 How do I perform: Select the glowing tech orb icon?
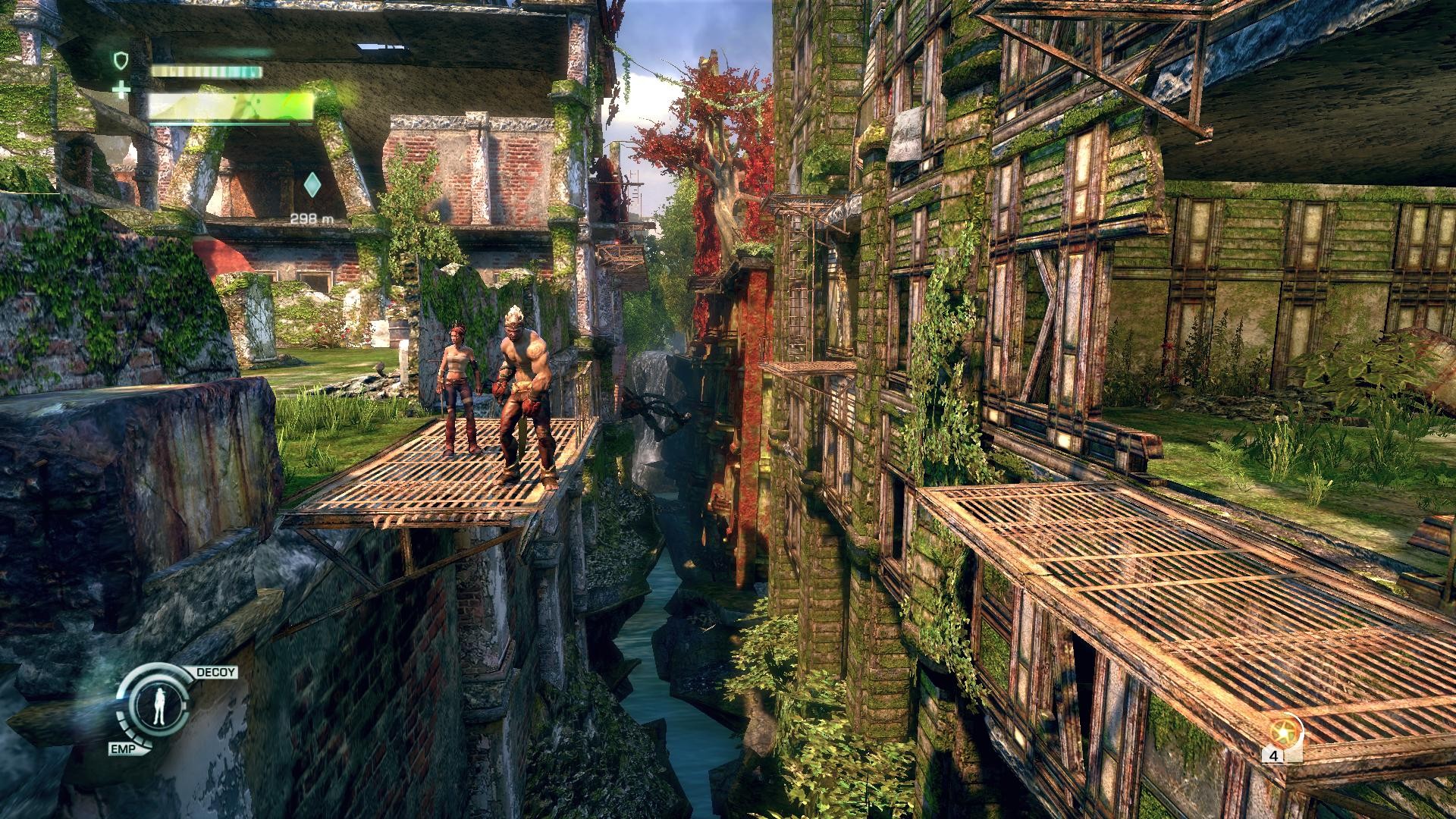(x=1284, y=733)
